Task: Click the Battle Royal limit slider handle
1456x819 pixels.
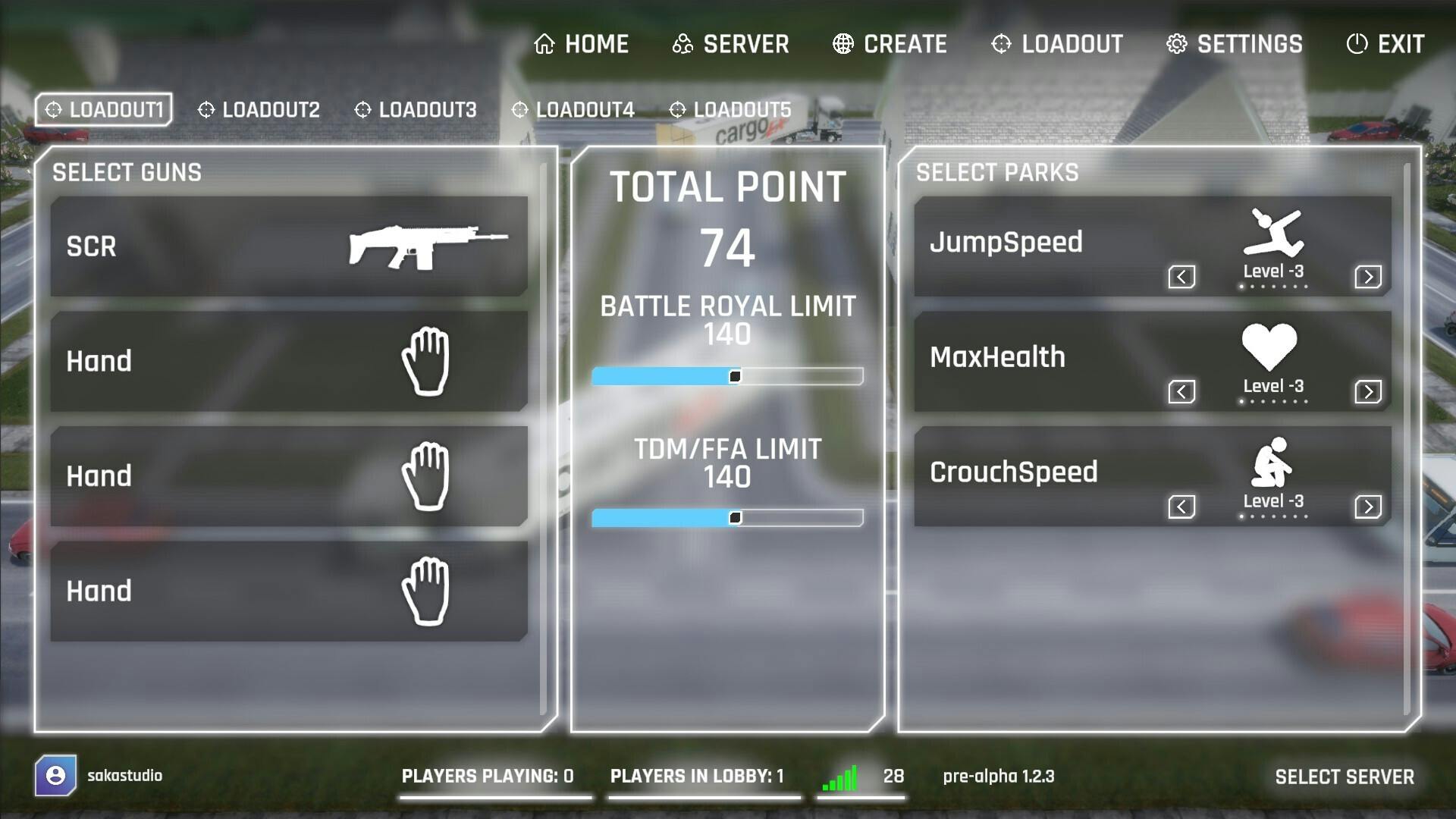Action: (735, 376)
